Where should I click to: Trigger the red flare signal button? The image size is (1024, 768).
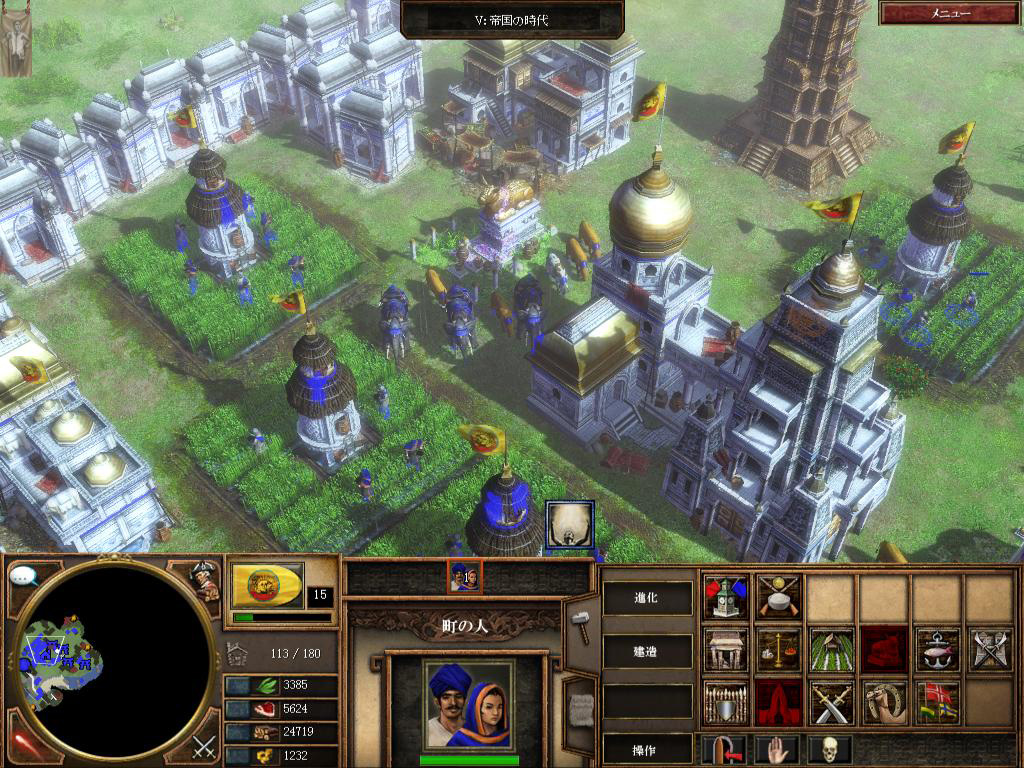click(x=23, y=745)
